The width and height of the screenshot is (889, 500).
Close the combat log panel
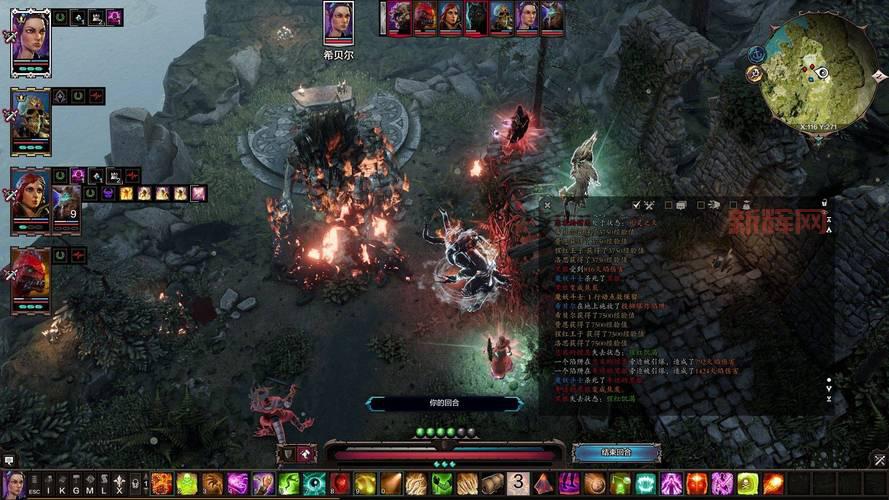pos(547,205)
